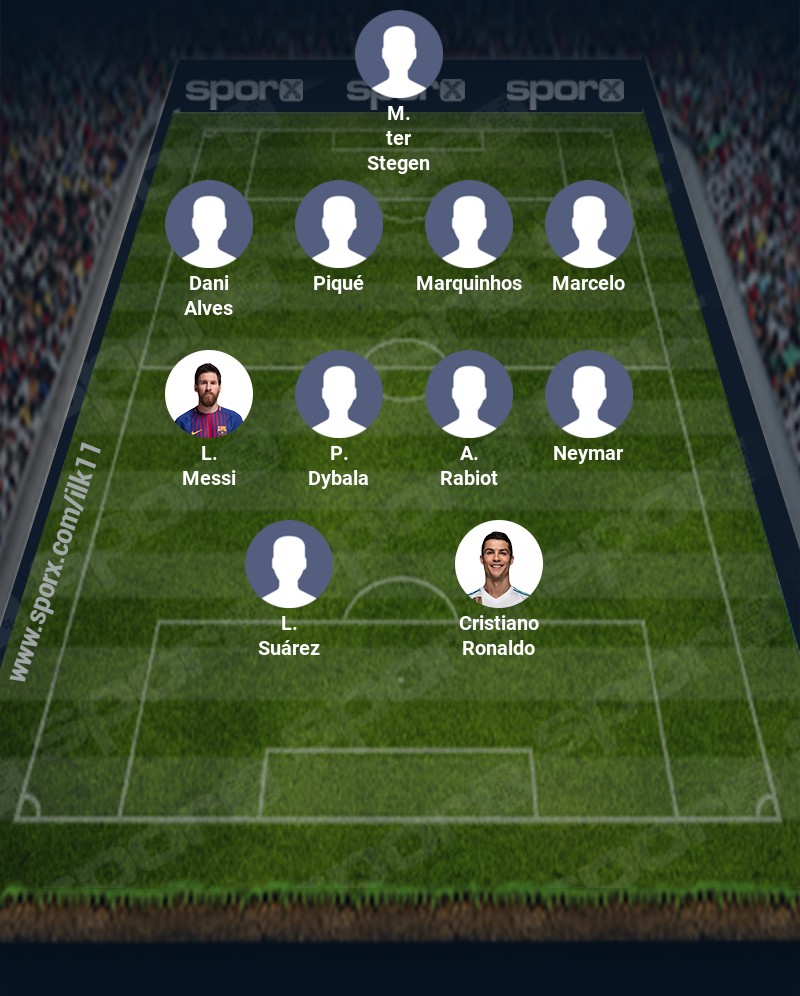Viewport: 800px width, 996px height.
Task: Select L. Messi's player photo
Action: [x=209, y=394]
